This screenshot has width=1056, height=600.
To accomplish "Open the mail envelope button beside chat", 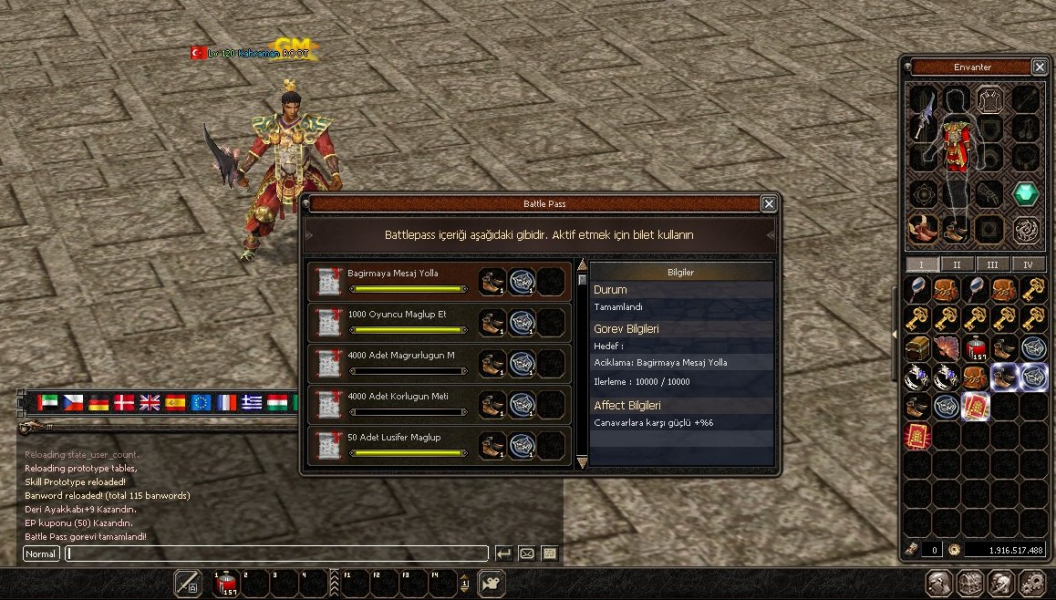I will (x=526, y=553).
